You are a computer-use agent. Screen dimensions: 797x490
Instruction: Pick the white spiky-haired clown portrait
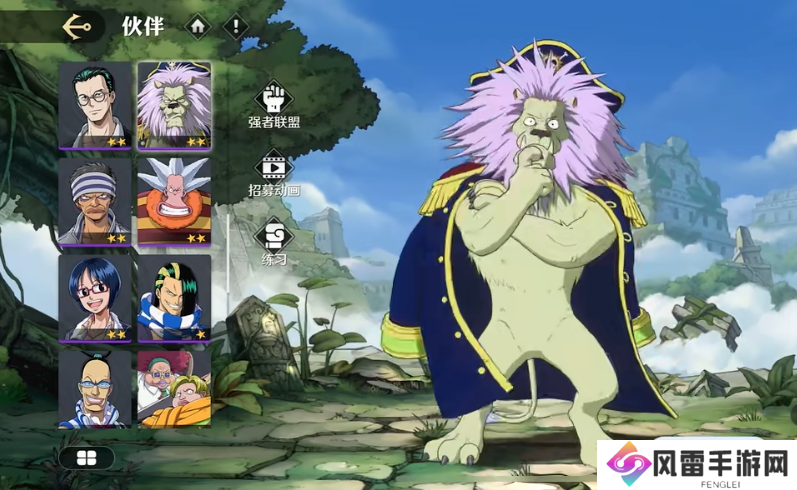click(x=174, y=201)
